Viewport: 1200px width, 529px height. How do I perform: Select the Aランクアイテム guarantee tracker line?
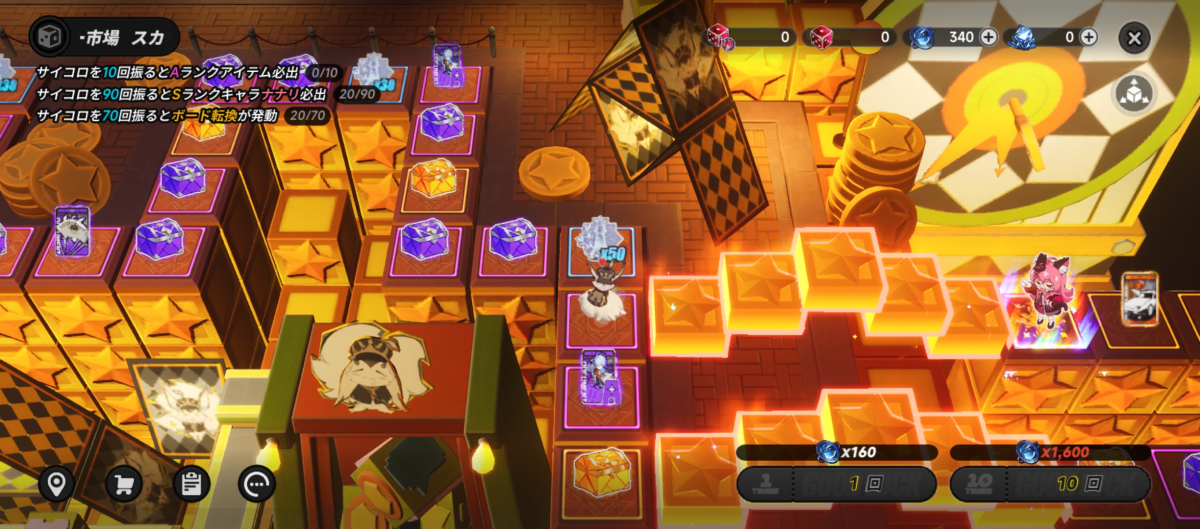(187, 73)
